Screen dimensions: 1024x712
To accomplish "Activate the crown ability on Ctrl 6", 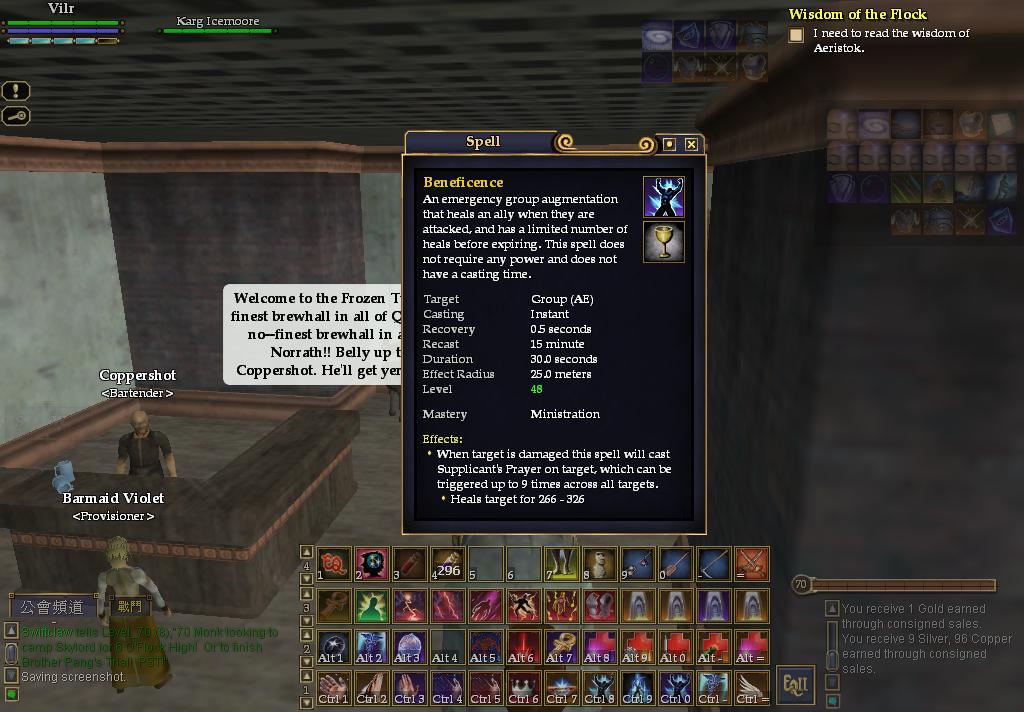I will pos(524,687).
